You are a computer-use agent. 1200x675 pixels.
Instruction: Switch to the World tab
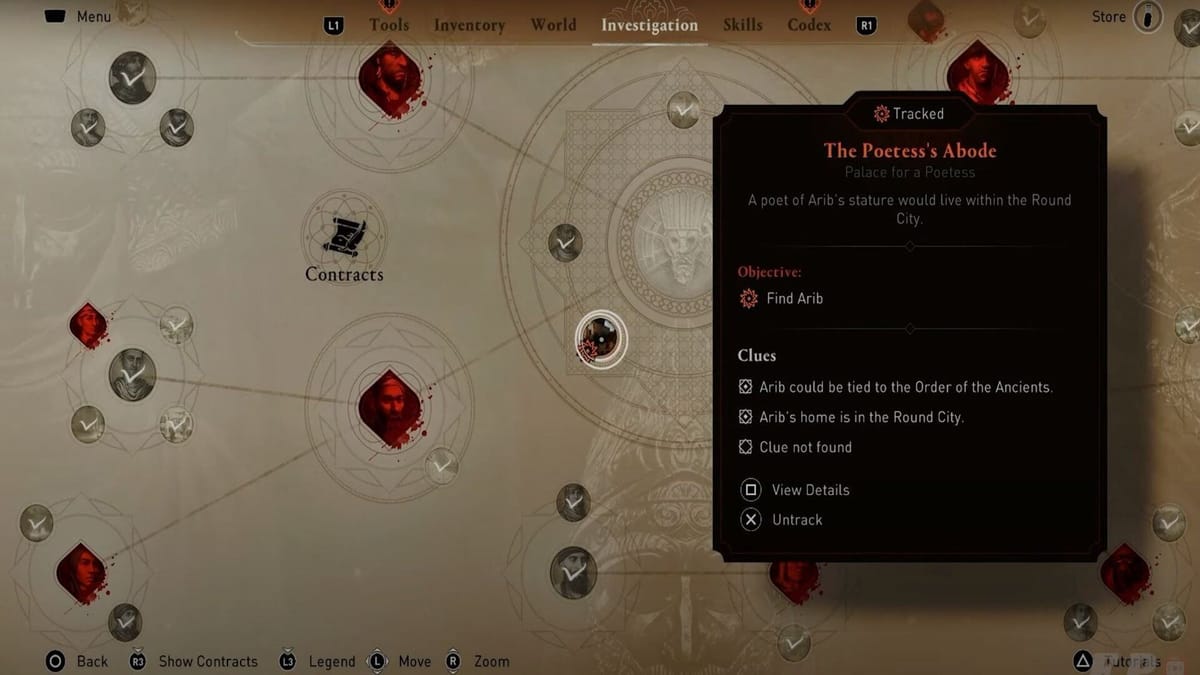click(553, 25)
